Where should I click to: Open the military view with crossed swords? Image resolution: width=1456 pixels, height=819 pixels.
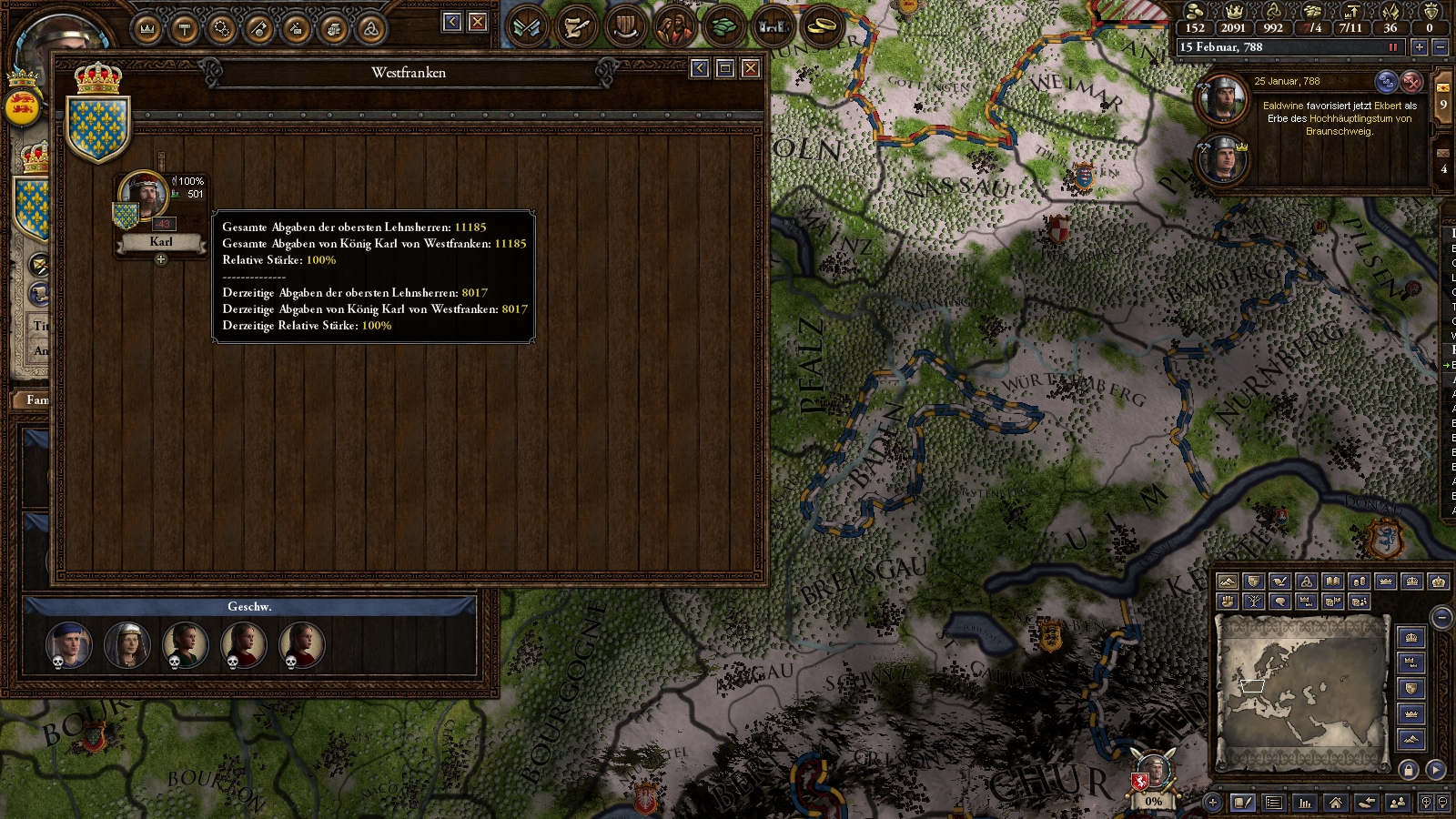(x=527, y=27)
